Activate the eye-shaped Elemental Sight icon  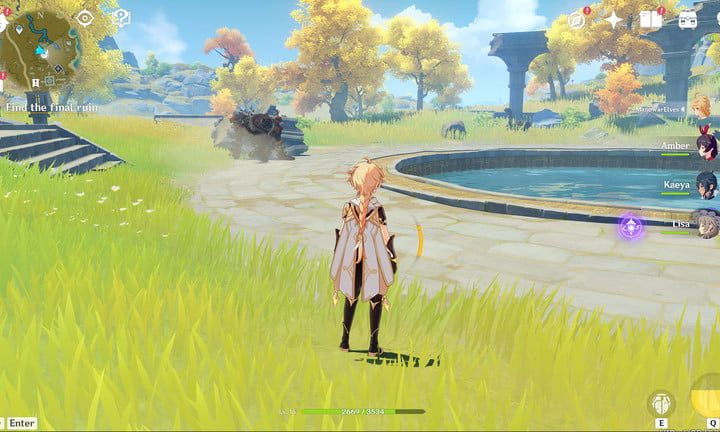click(85, 18)
